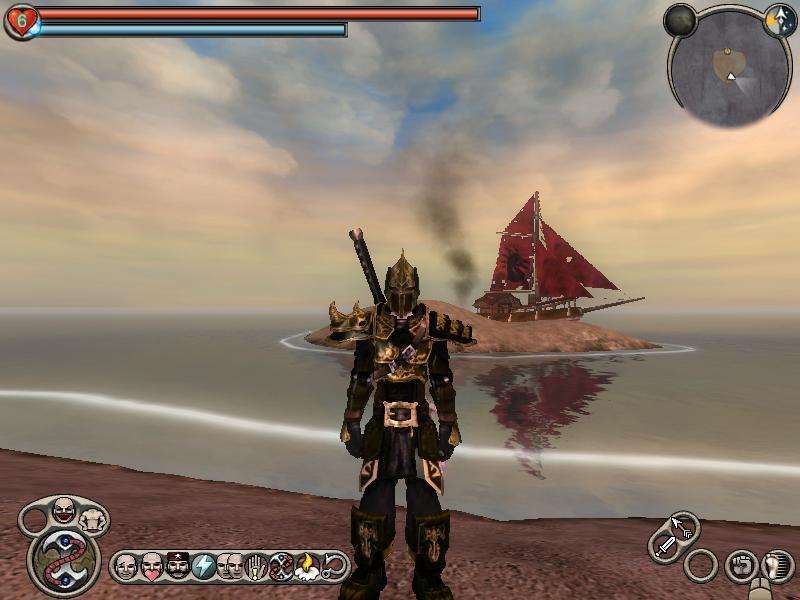Viewport: 800px width, 600px height.
Task: Choose the bald frowning face expression
Action: [x=126, y=567]
